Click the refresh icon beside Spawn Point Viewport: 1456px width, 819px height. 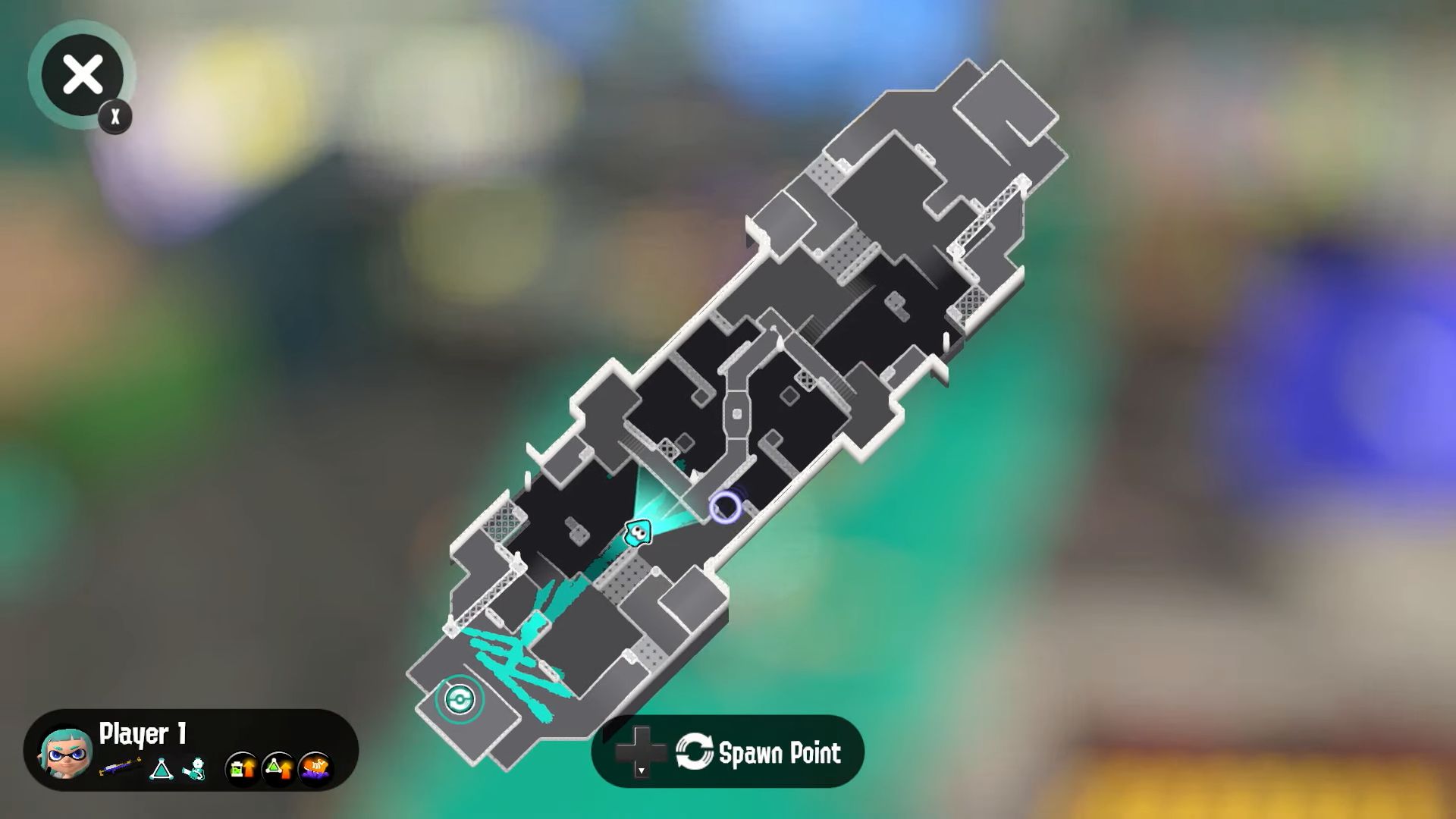coord(695,752)
